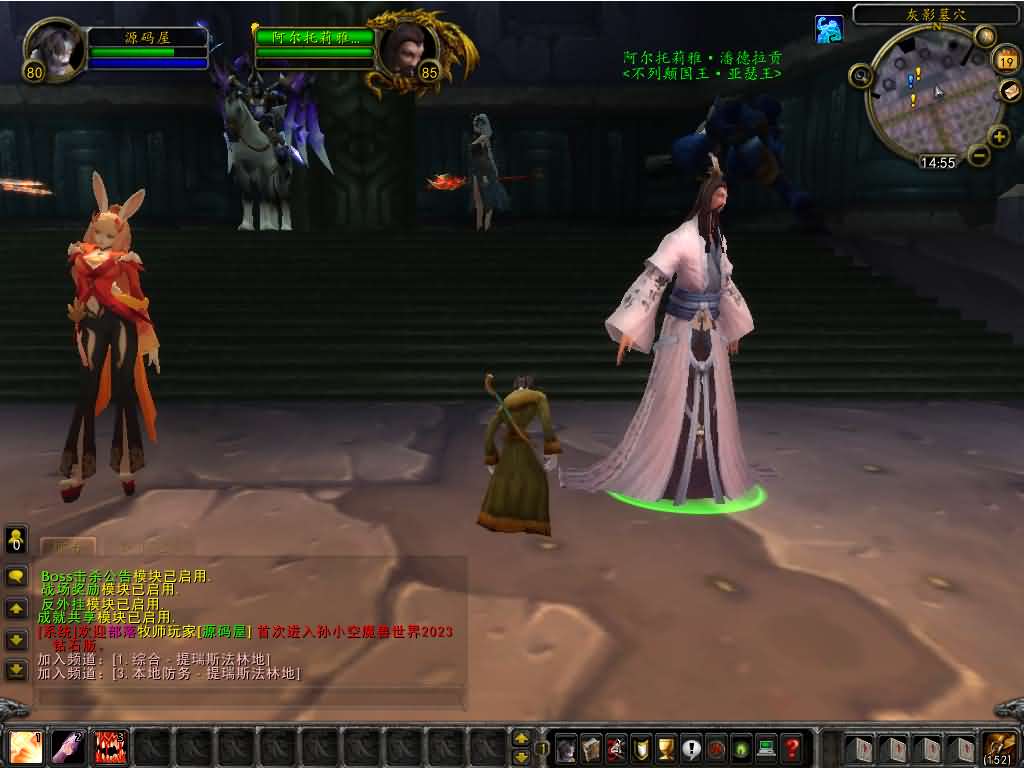Open the character info micro button
Viewport: 1024px width, 768px height.
(x=566, y=747)
